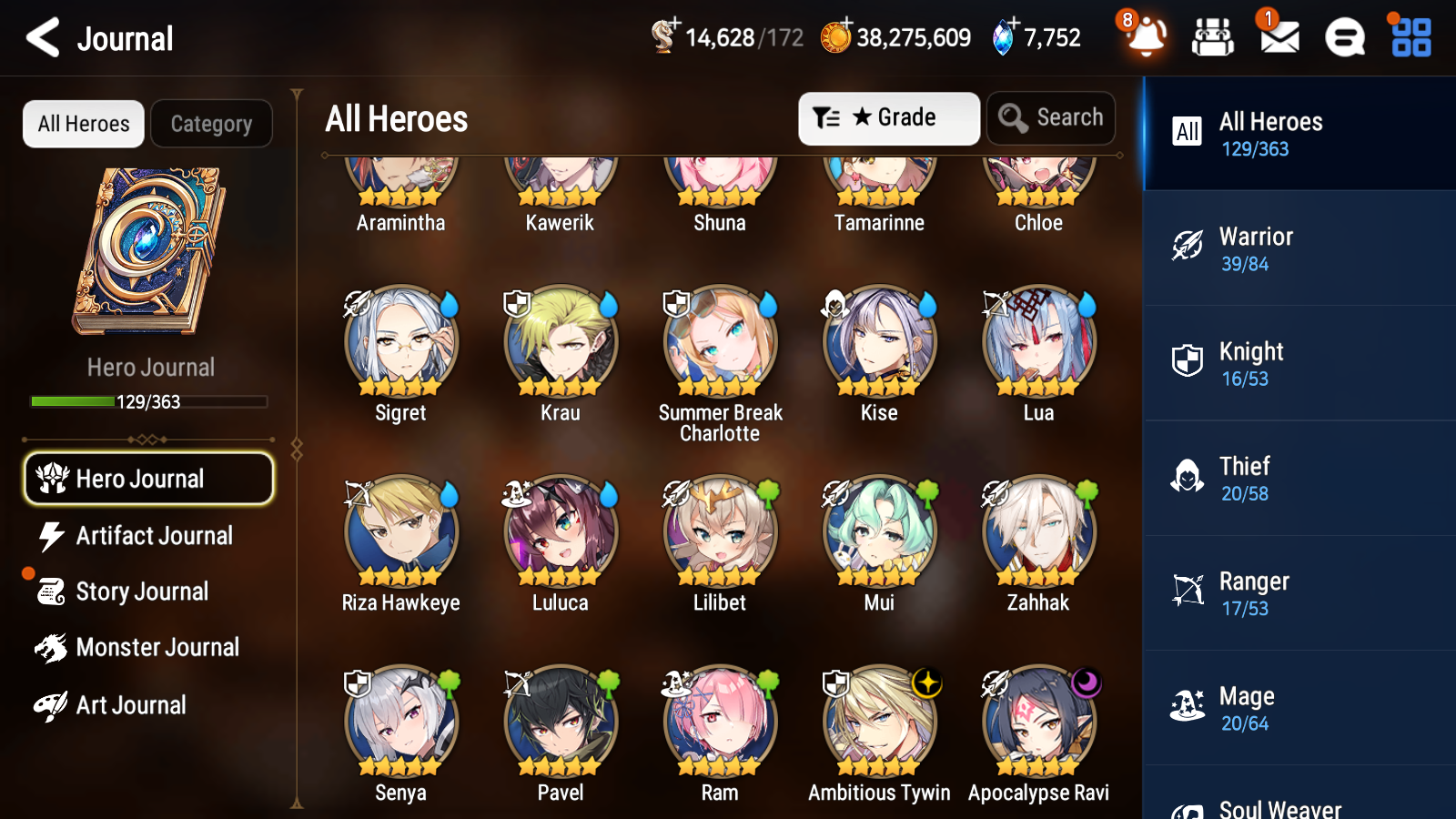This screenshot has height=819, width=1456.
Task: Open the chat bubble icon
Action: 1343,38
